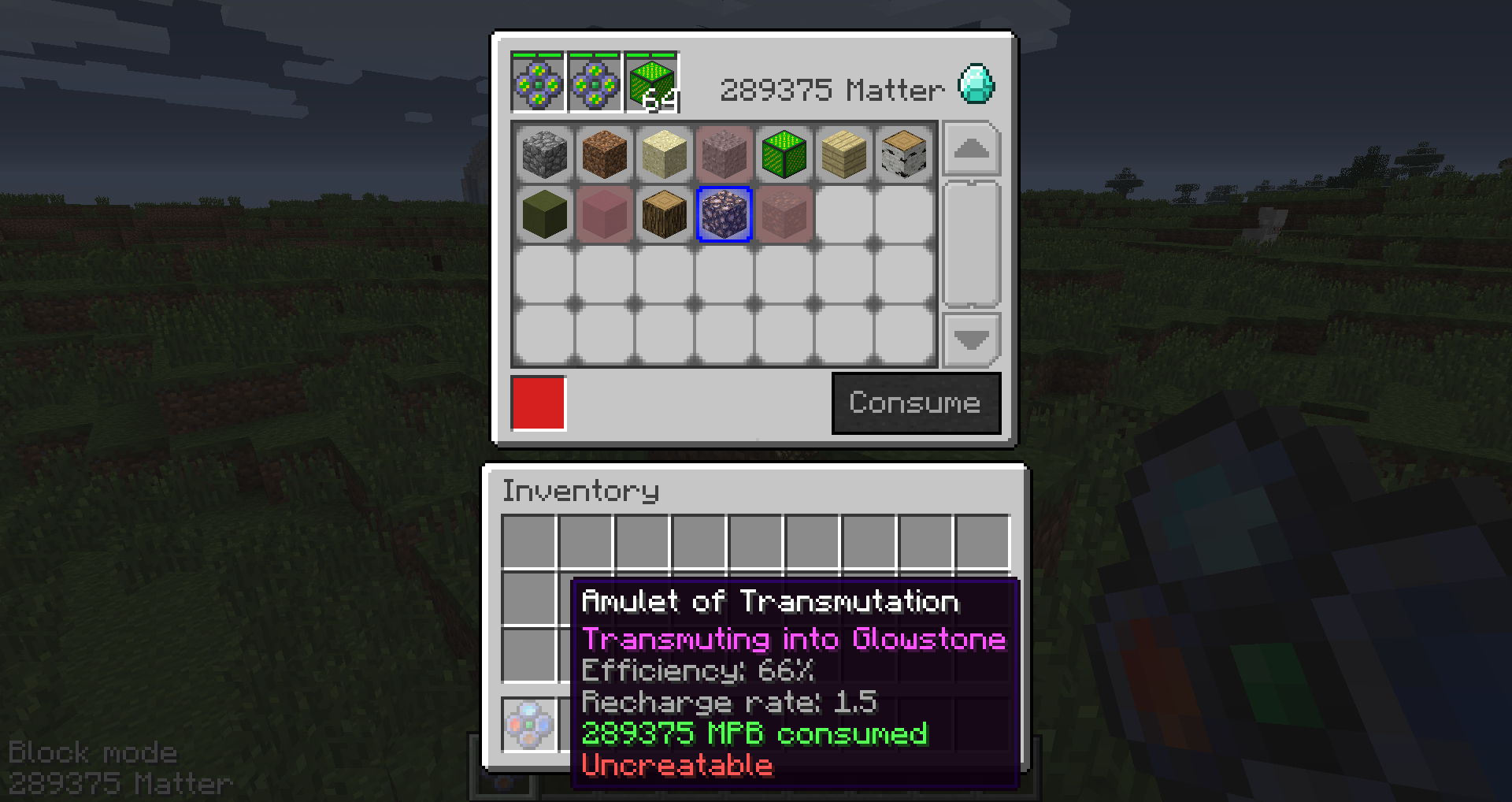The width and height of the screenshot is (1512, 802).
Task: Expand the list with the down scroll arrow
Action: pyautogui.click(x=971, y=339)
